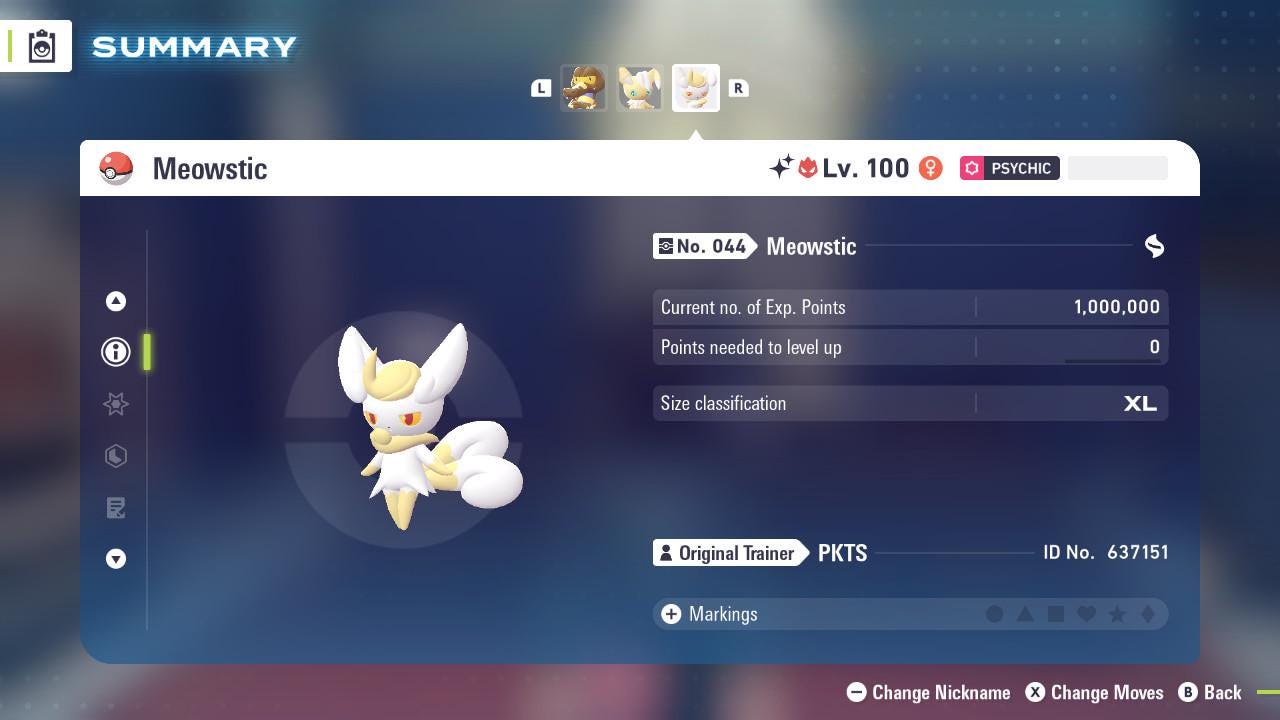
Task: Click the shiny mark right of the Meowstic header
Action: 1153,246
